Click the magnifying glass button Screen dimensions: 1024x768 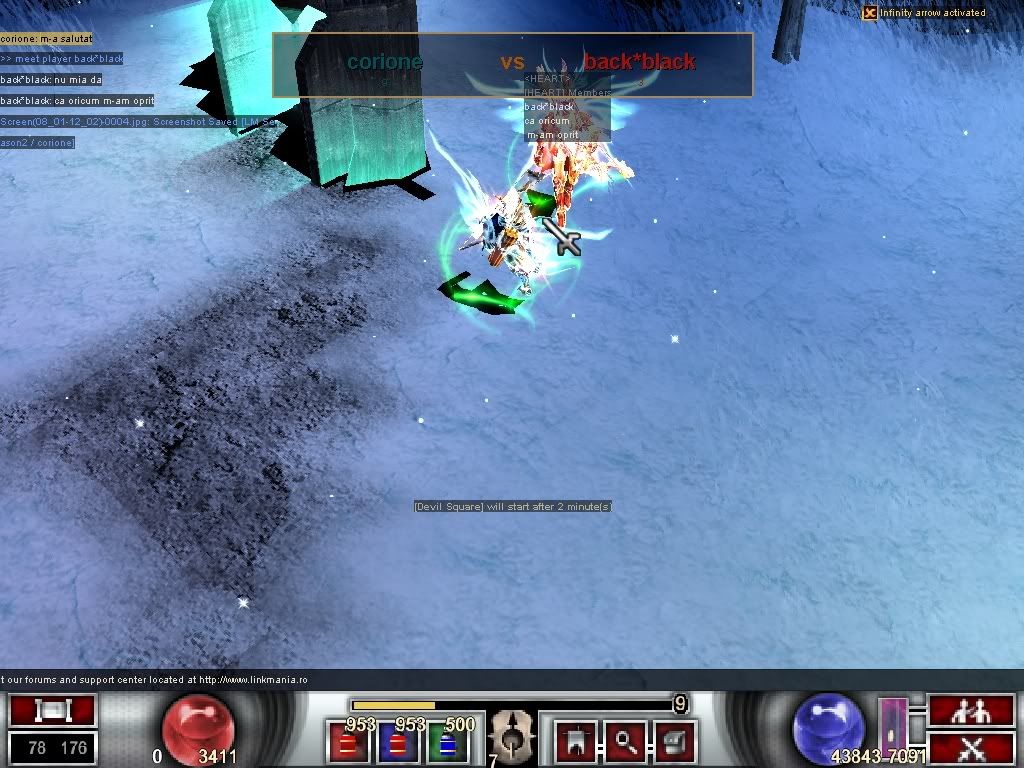point(625,741)
